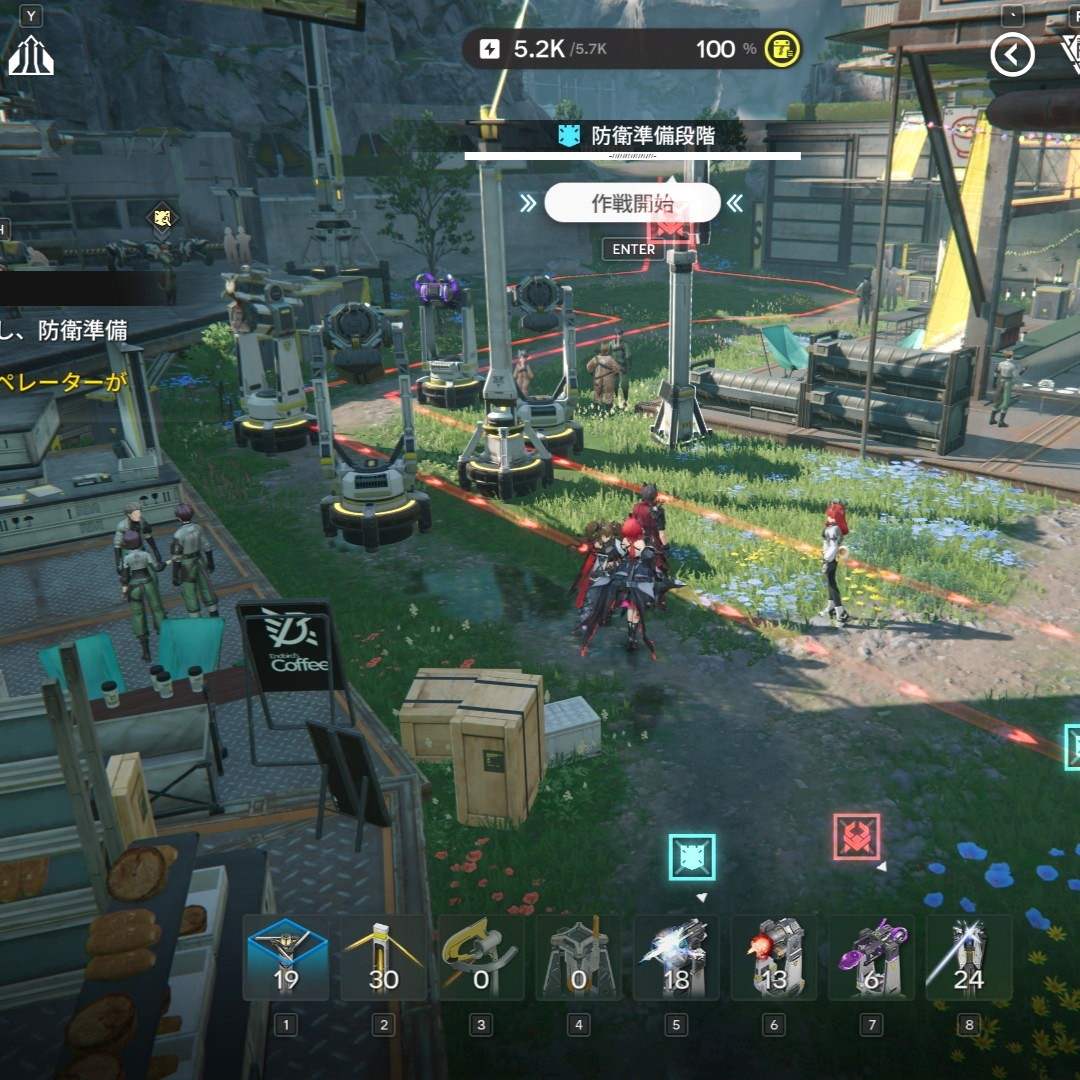Choose the red-muzzle cannon turret slot with 13

click(773, 958)
